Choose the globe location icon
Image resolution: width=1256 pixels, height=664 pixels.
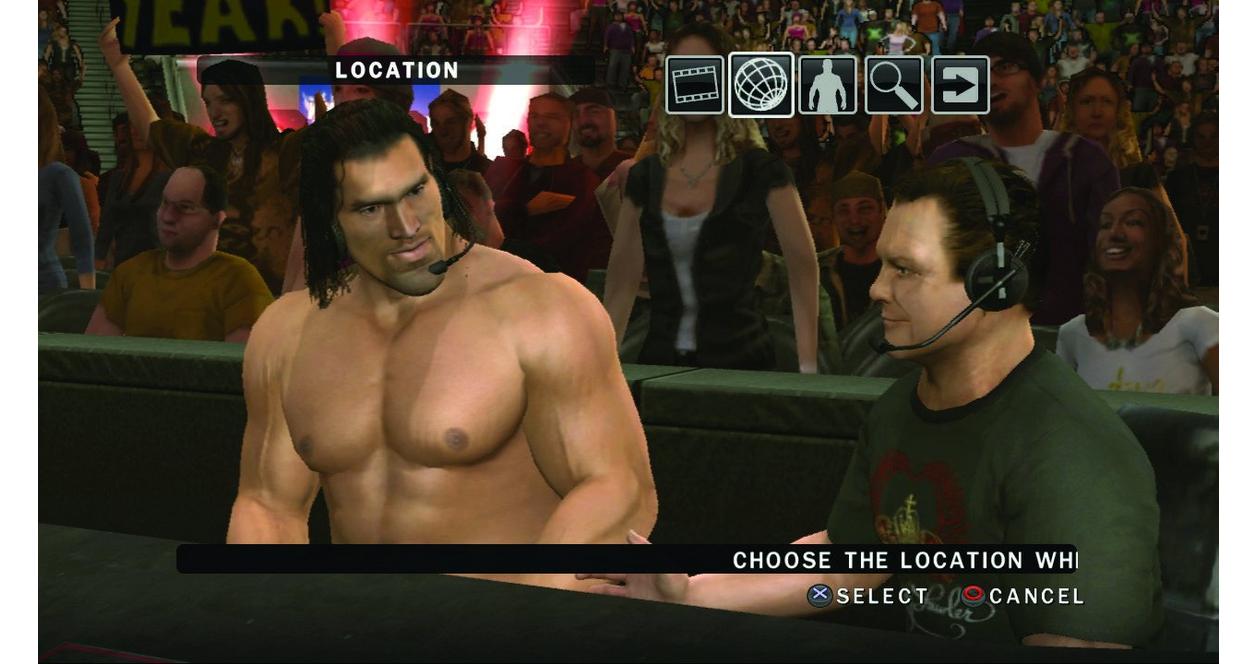point(761,85)
